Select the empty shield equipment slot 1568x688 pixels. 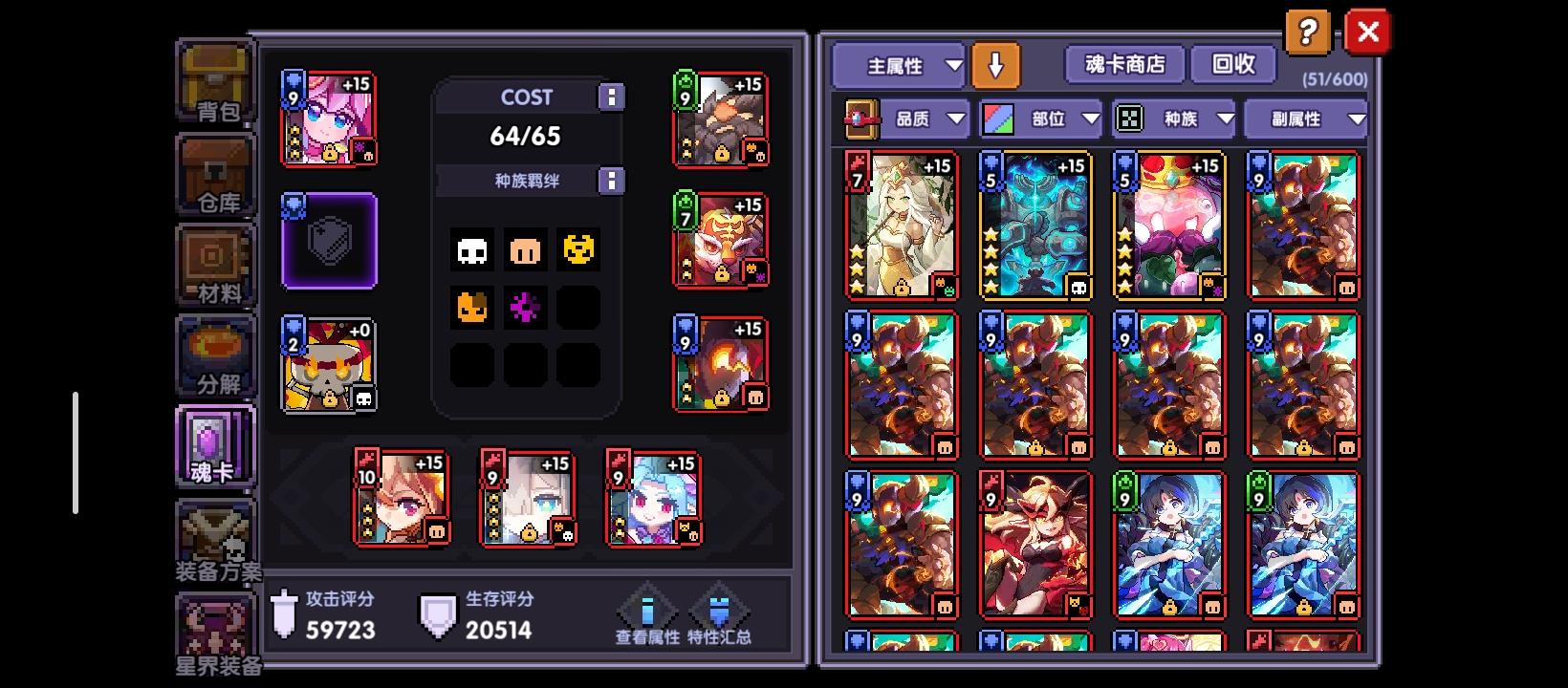tap(329, 241)
